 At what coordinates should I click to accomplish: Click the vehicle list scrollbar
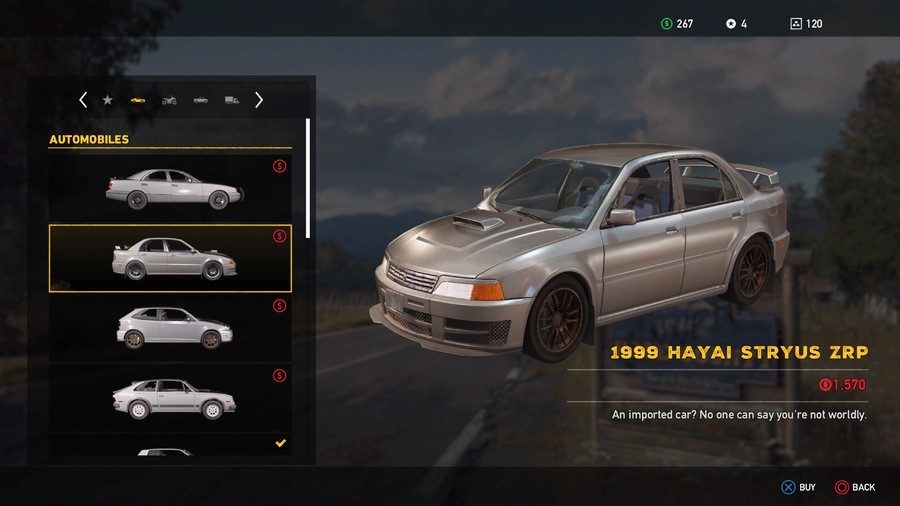pyautogui.click(x=308, y=180)
